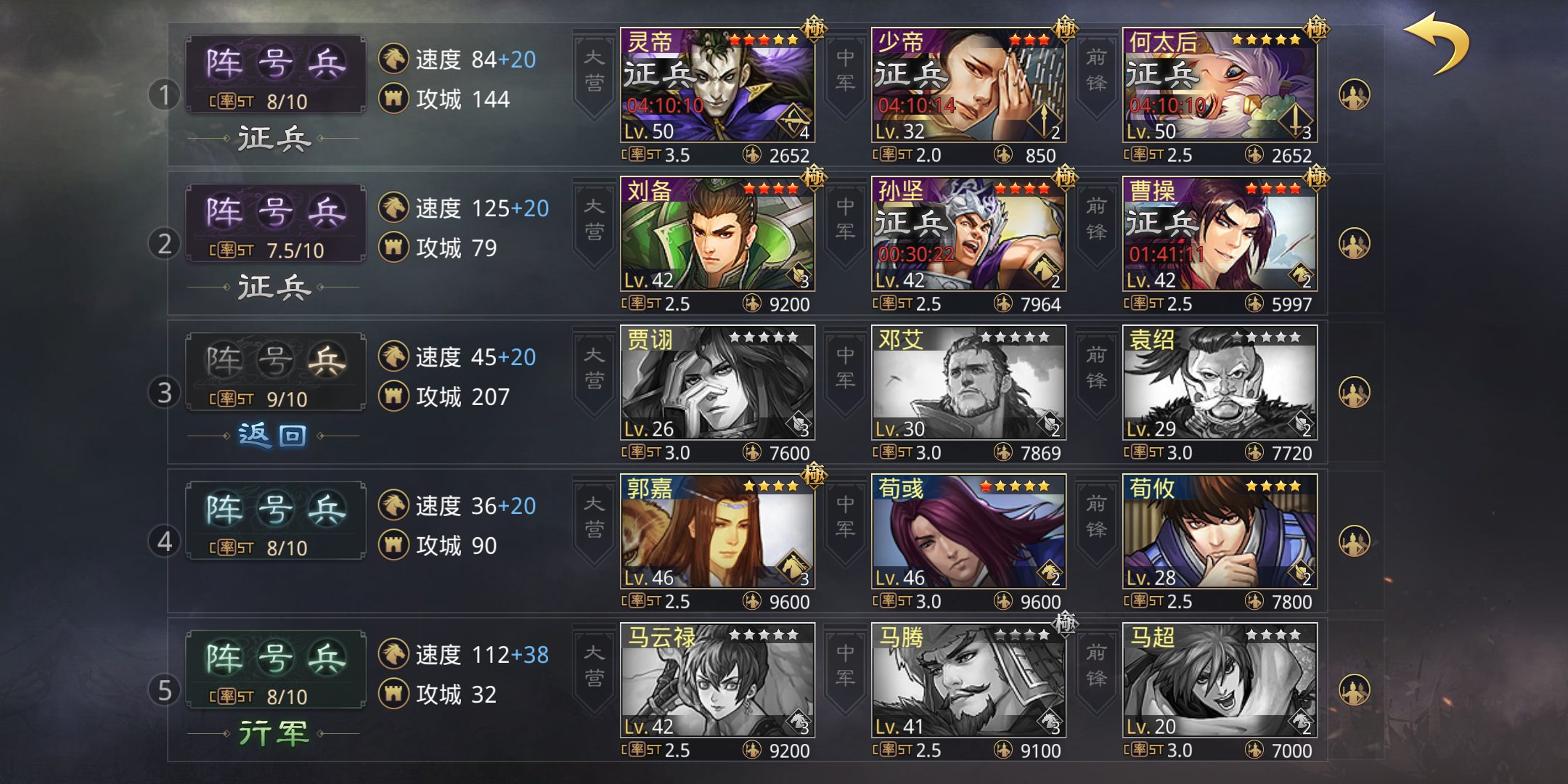Screen dimensions: 1568x784
Task: Open the 马超 general card
Action: pos(1220,681)
